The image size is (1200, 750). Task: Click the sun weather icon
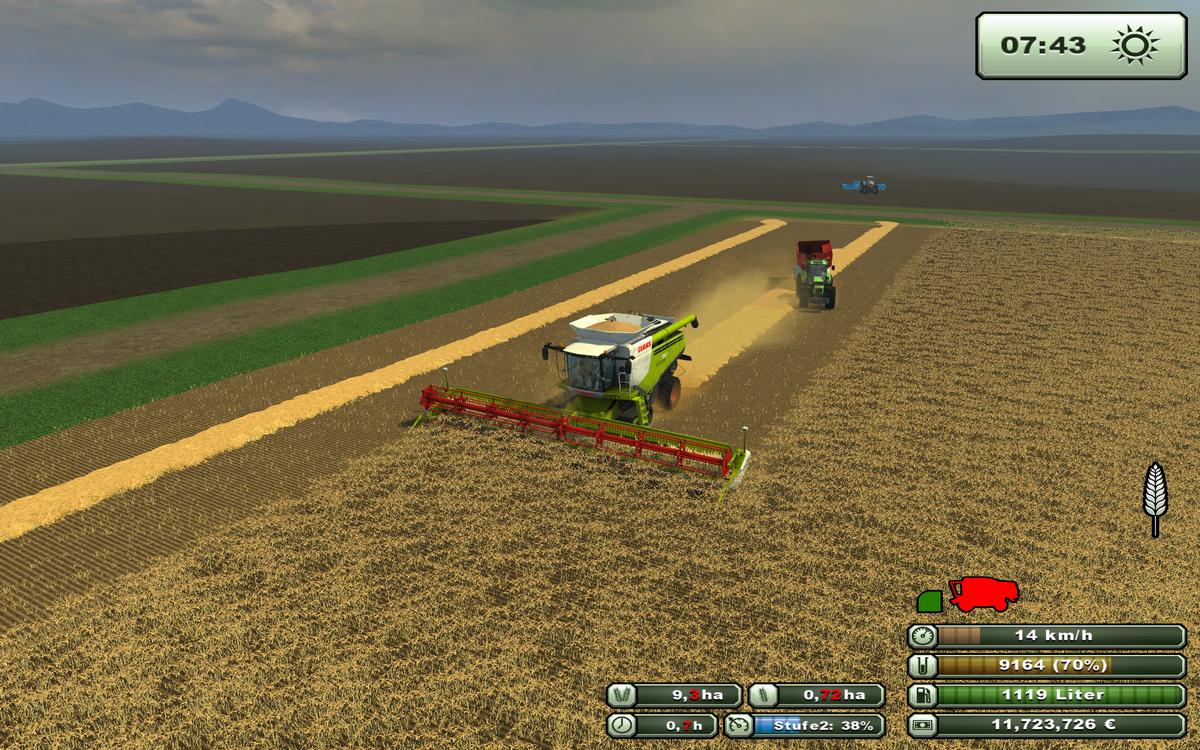click(x=1134, y=45)
